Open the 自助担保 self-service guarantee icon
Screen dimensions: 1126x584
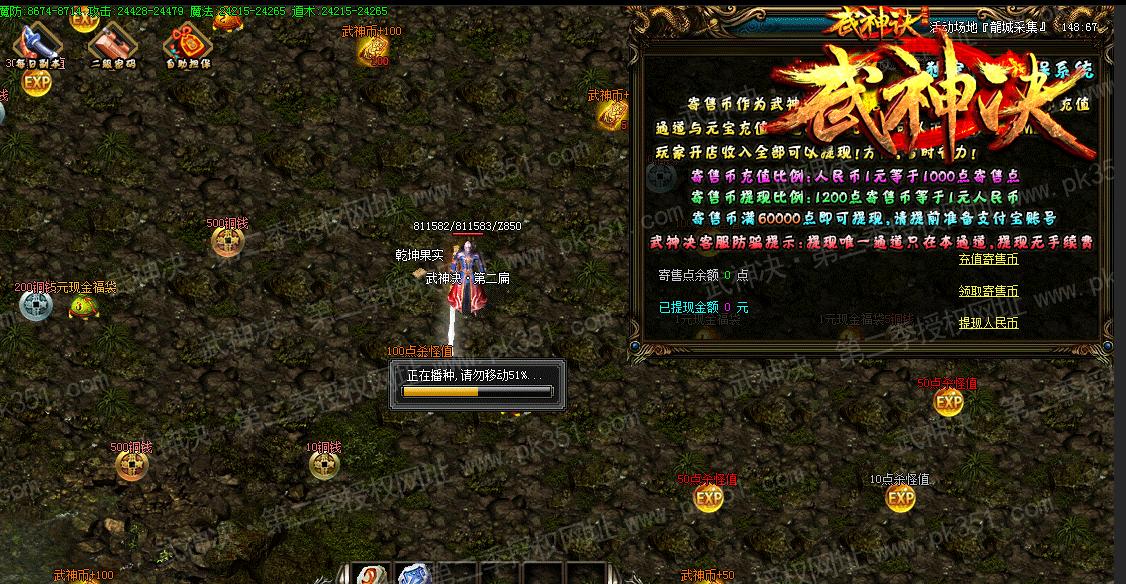coord(187,45)
